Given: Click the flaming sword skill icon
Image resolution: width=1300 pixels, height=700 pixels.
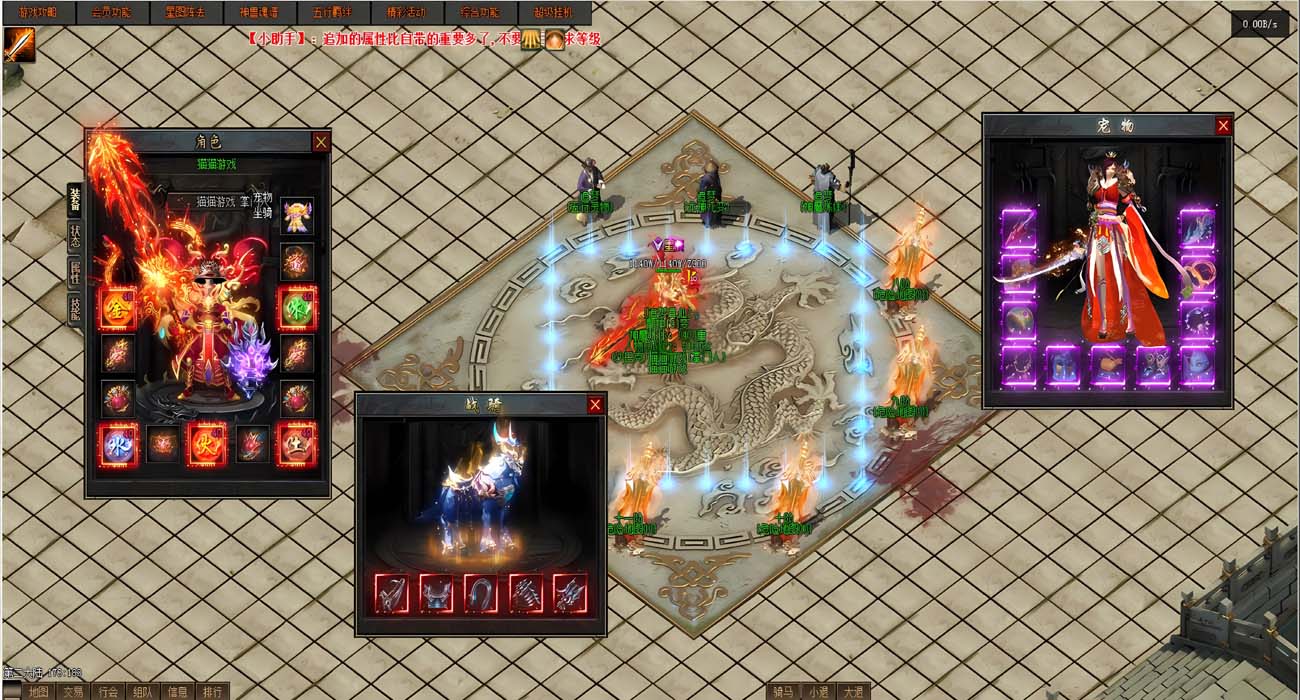Looking at the screenshot, I should click(19, 45).
